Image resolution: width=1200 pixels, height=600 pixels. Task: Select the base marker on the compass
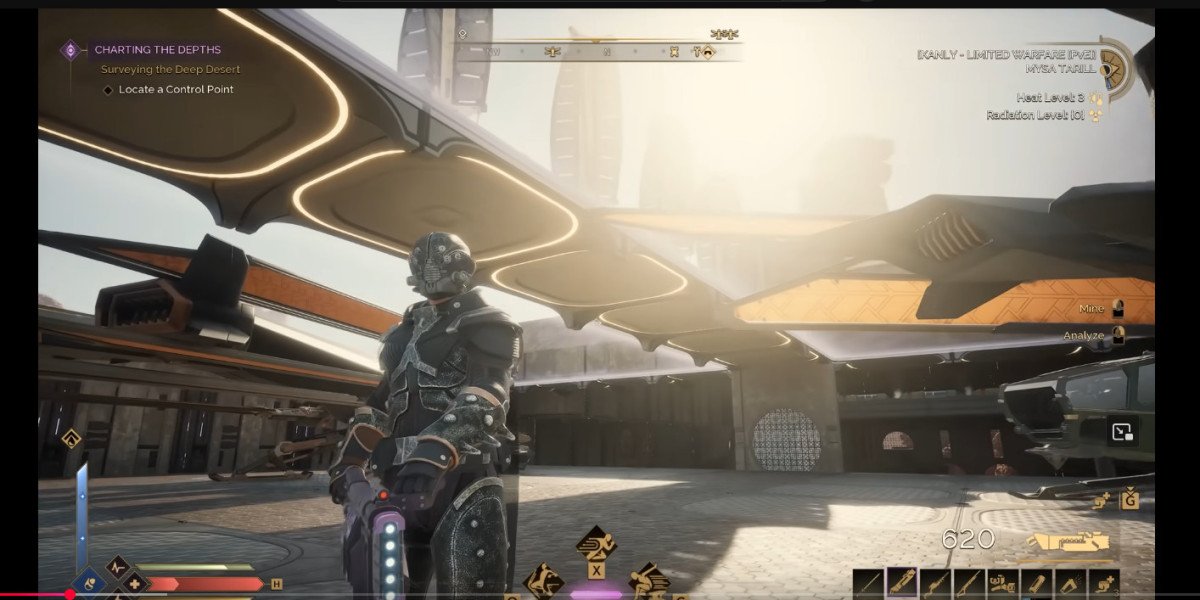(707, 51)
